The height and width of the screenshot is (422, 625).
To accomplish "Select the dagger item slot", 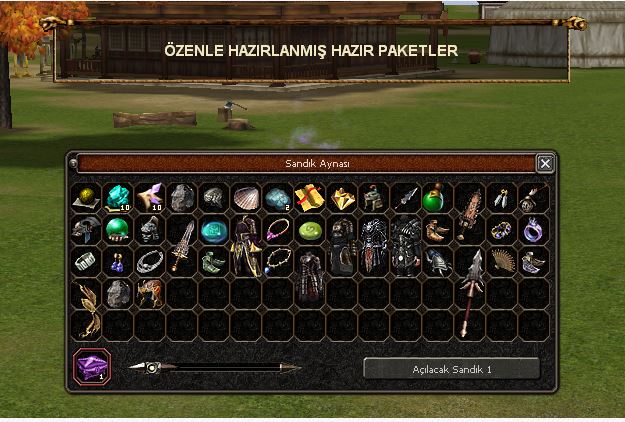I will pos(405,197).
